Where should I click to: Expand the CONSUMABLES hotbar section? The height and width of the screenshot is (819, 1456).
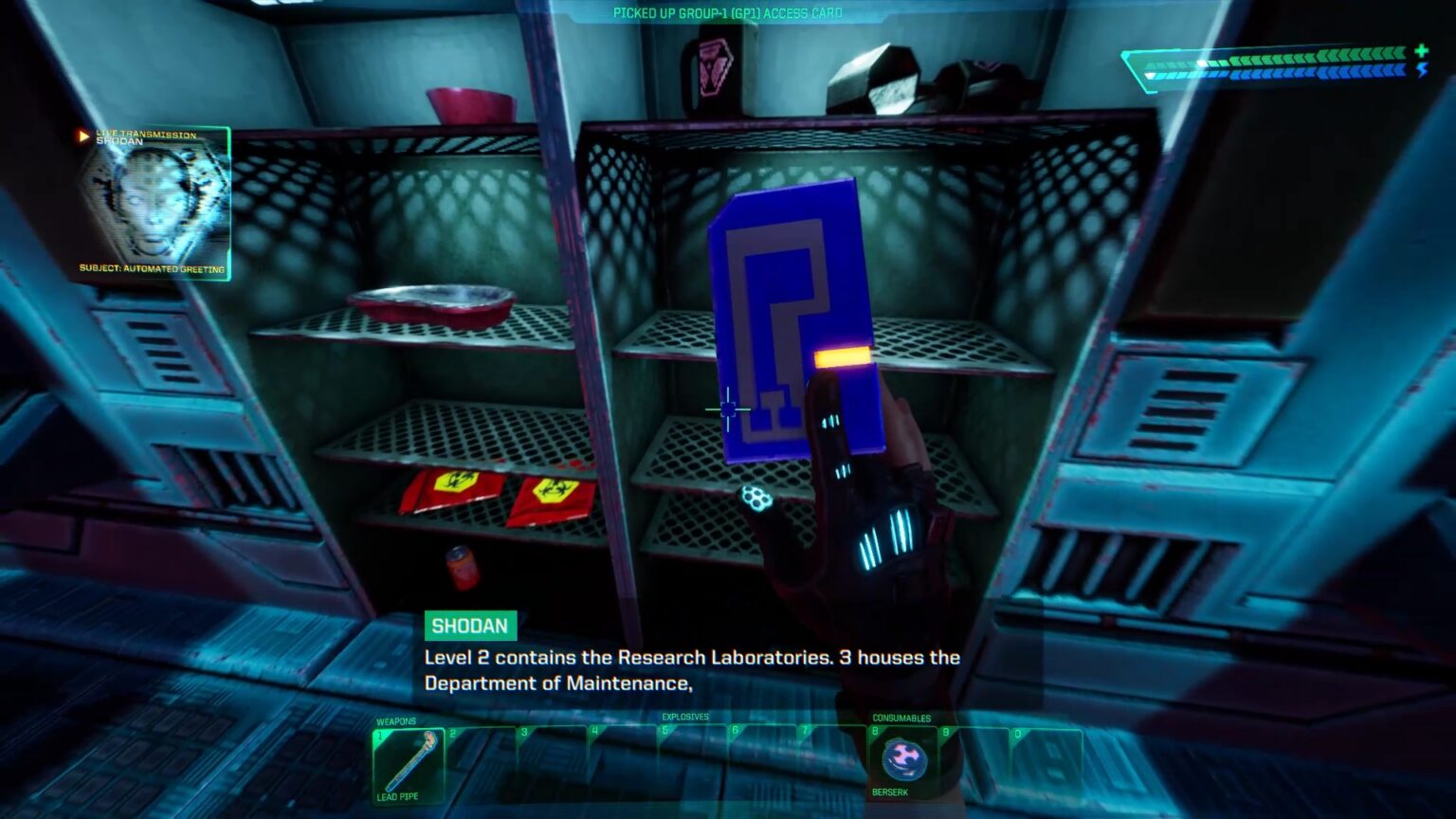902,718
